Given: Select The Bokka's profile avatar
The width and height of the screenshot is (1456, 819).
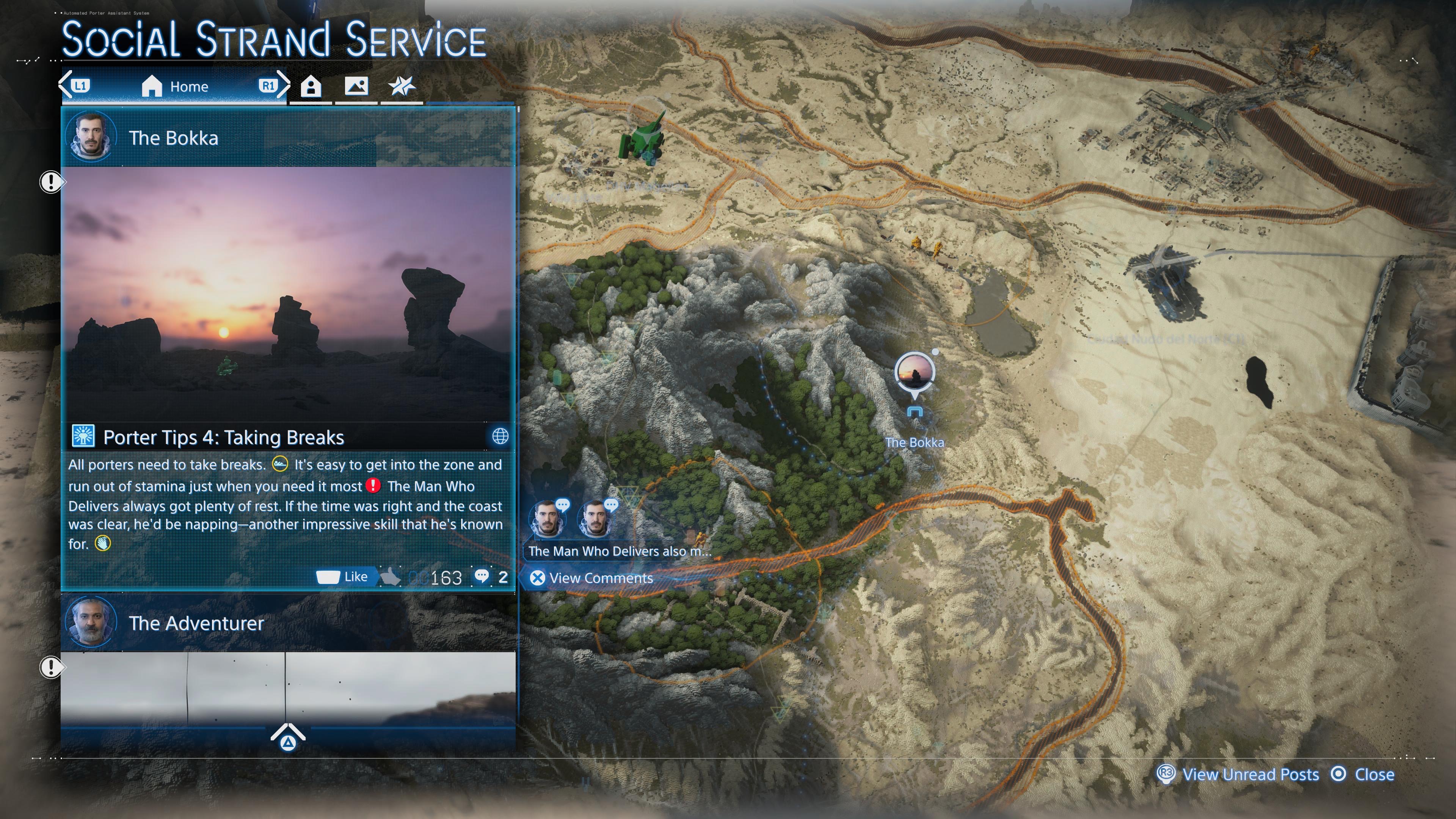Looking at the screenshot, I should coord(91,137).
